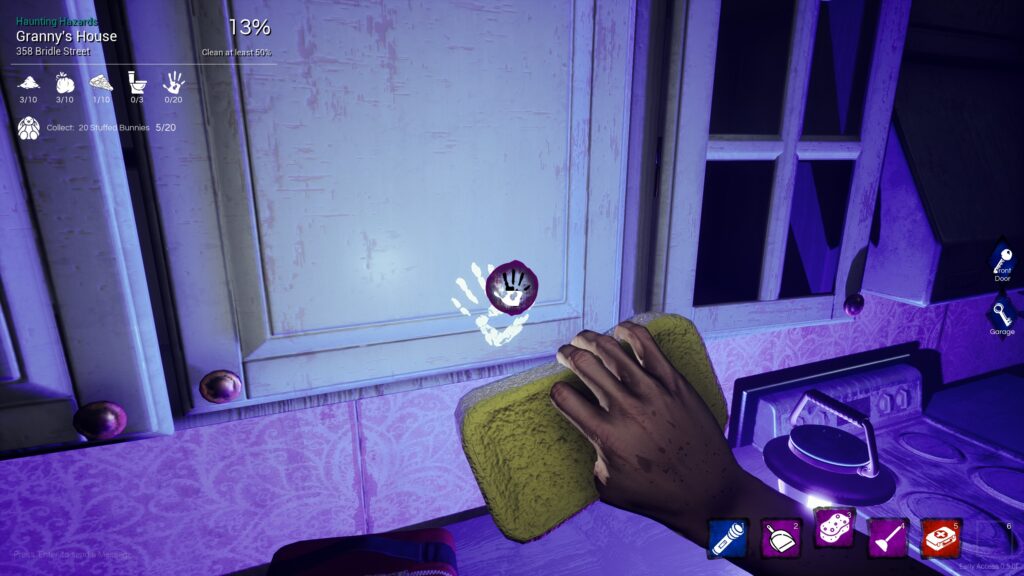Click the Garage key icon
Screen dimensions: 1024x576
coord(1002,313)
